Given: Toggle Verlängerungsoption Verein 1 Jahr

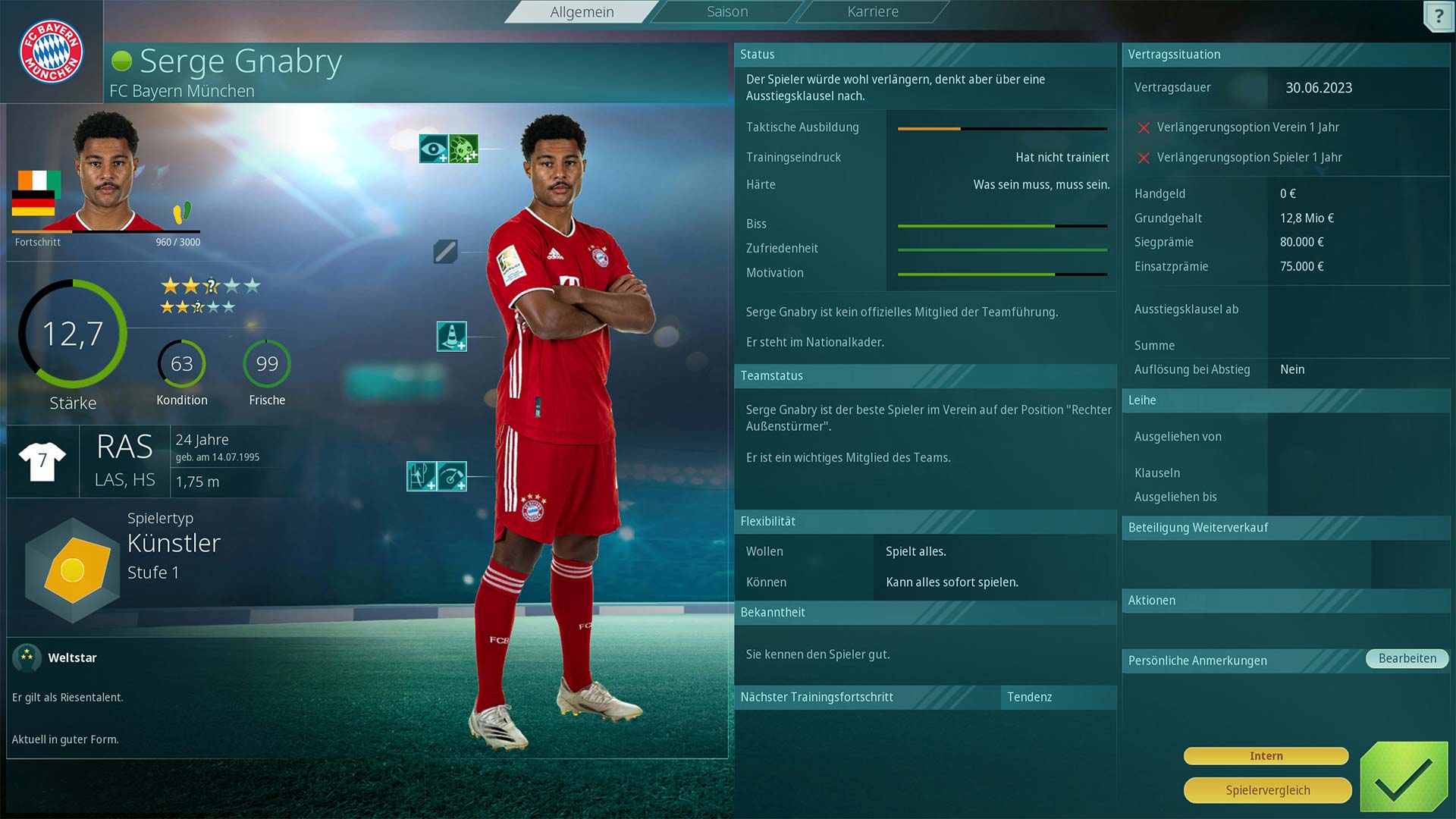Looking at the screenshot, I should [x=1144, y=127].
